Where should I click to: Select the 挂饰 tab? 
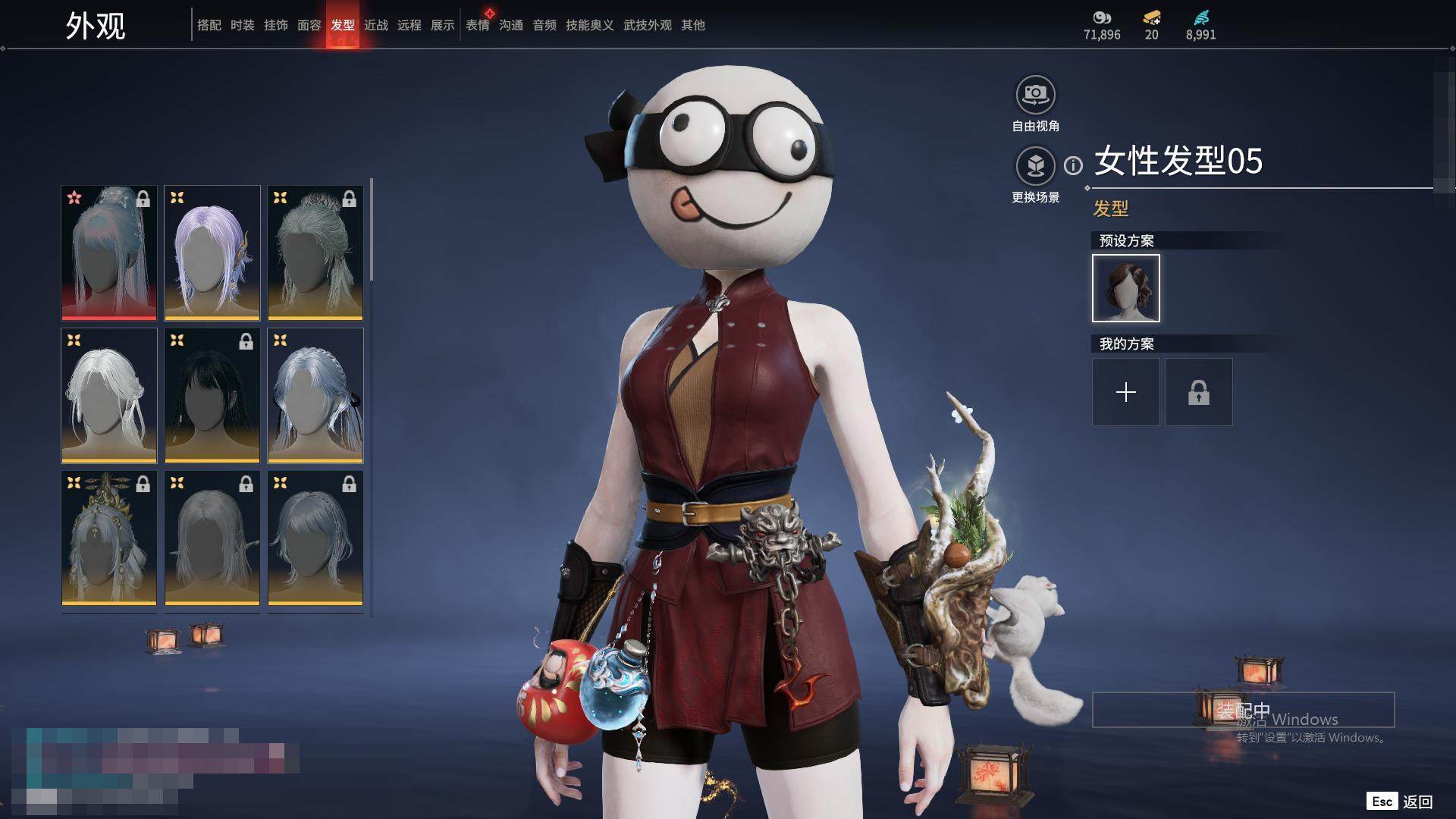276,25
